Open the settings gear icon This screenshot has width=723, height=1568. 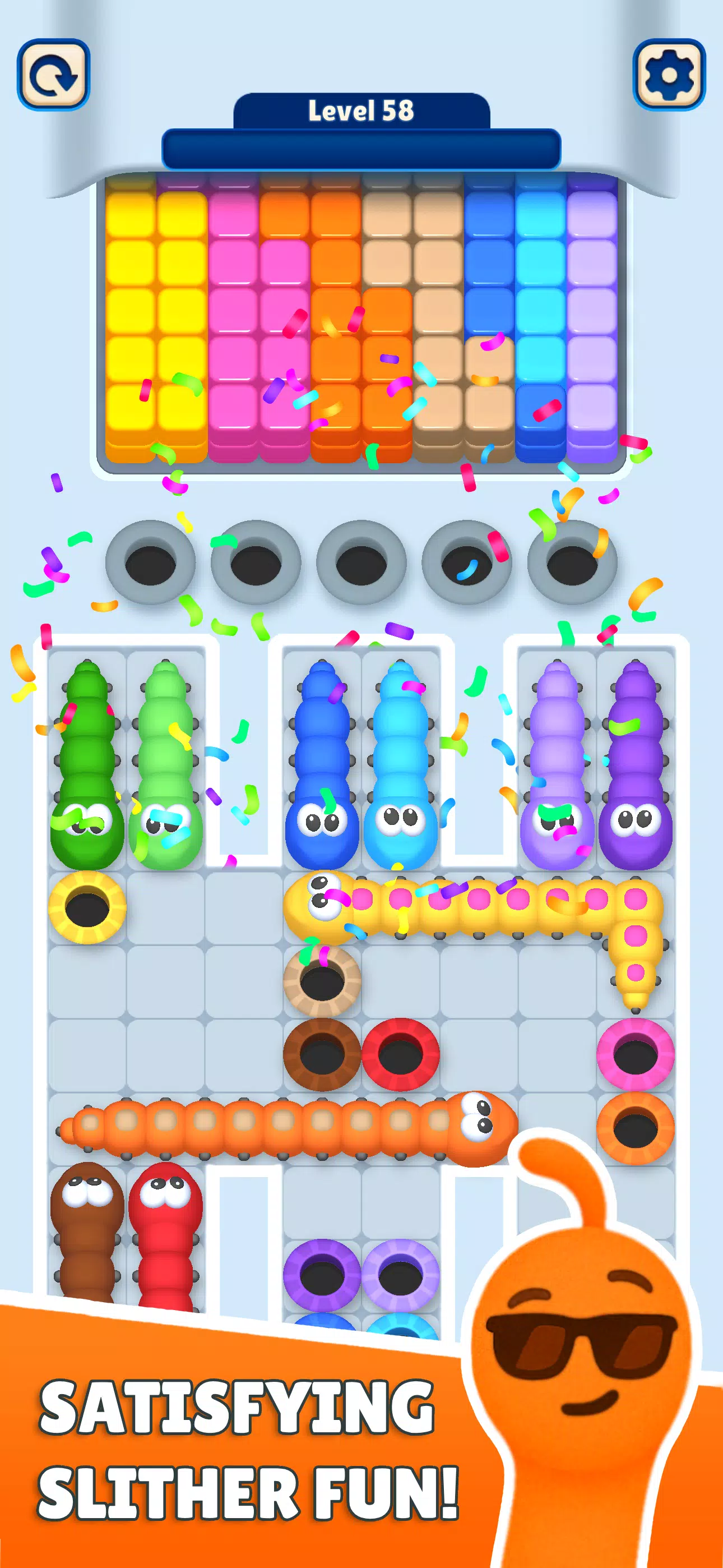tap(668, 73)
